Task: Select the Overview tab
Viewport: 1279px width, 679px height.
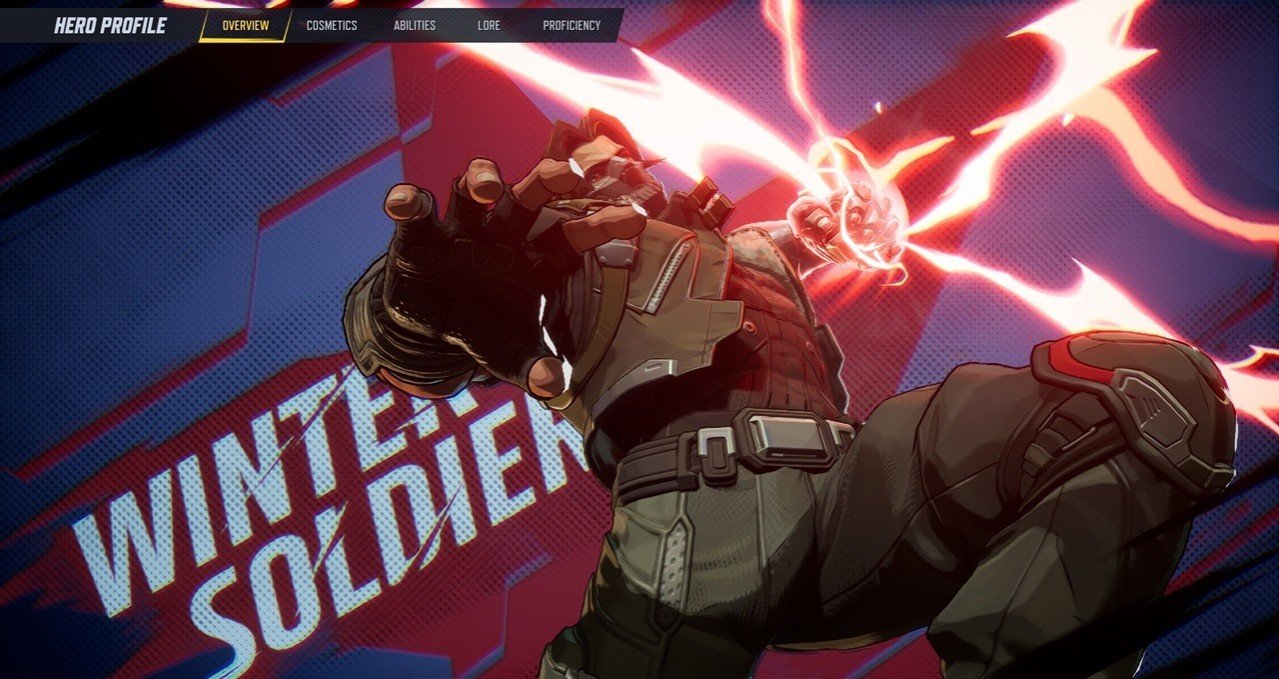Action: click(x=245, y=26)
